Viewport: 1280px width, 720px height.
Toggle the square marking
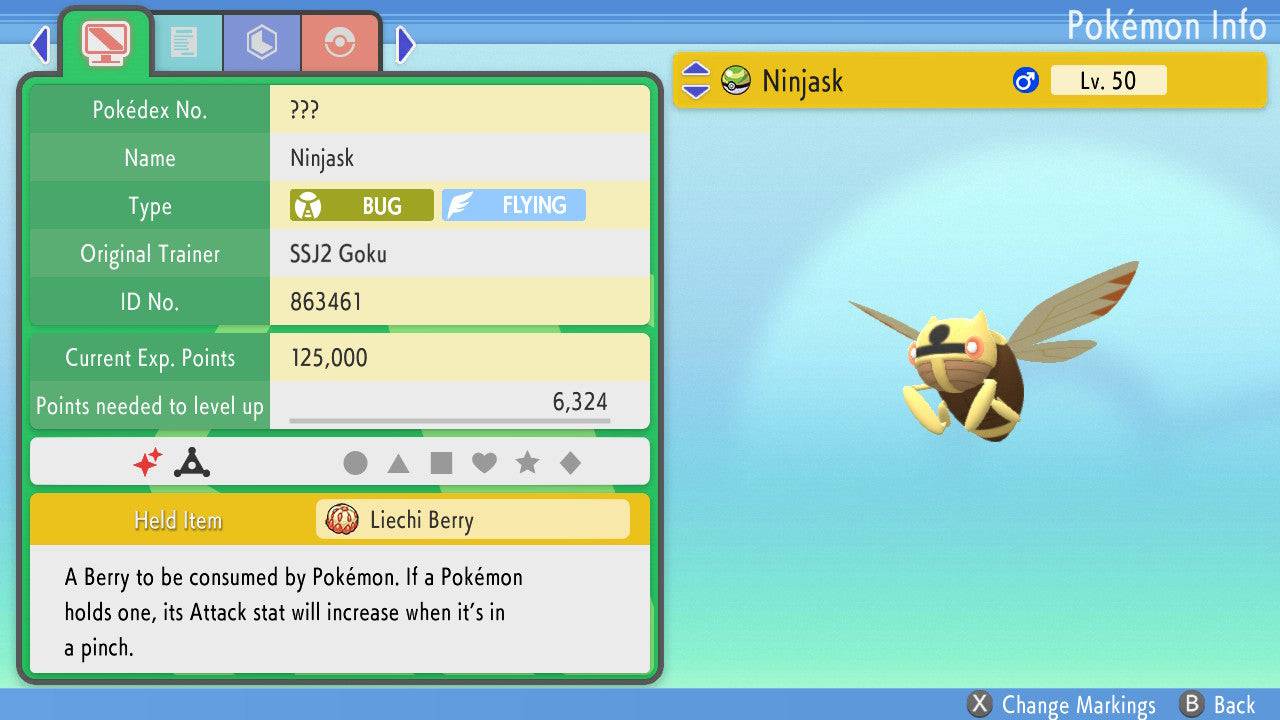click(x=441, y=463)
